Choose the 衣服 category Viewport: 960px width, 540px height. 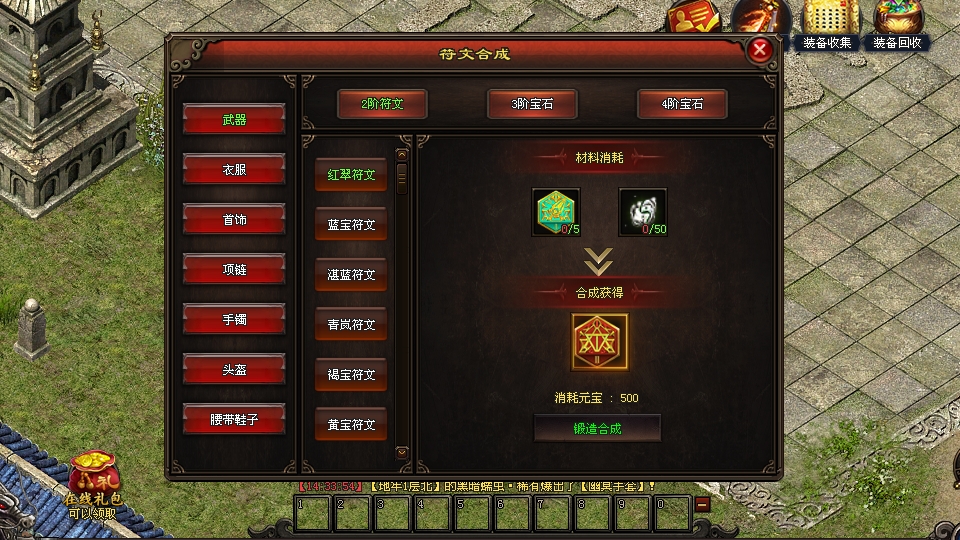pos(234,170)
